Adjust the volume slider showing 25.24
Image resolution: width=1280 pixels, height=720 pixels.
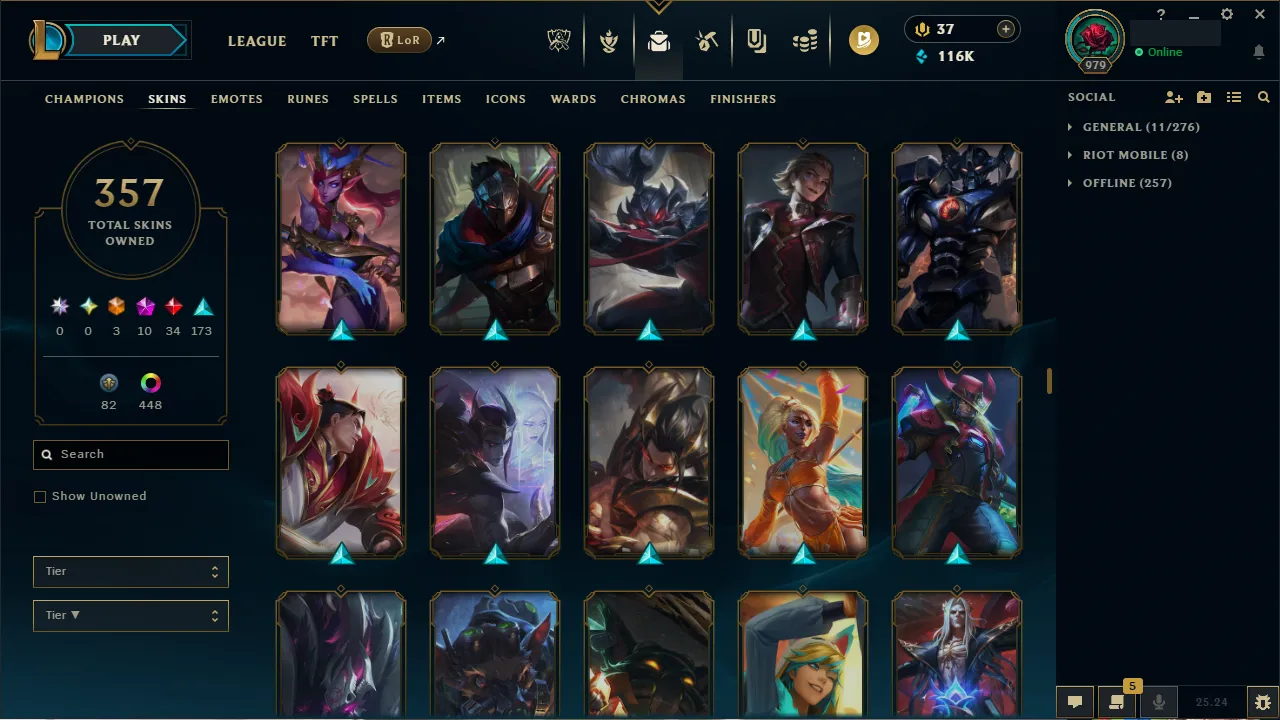pyautogui.click(x=1212, y=701)
